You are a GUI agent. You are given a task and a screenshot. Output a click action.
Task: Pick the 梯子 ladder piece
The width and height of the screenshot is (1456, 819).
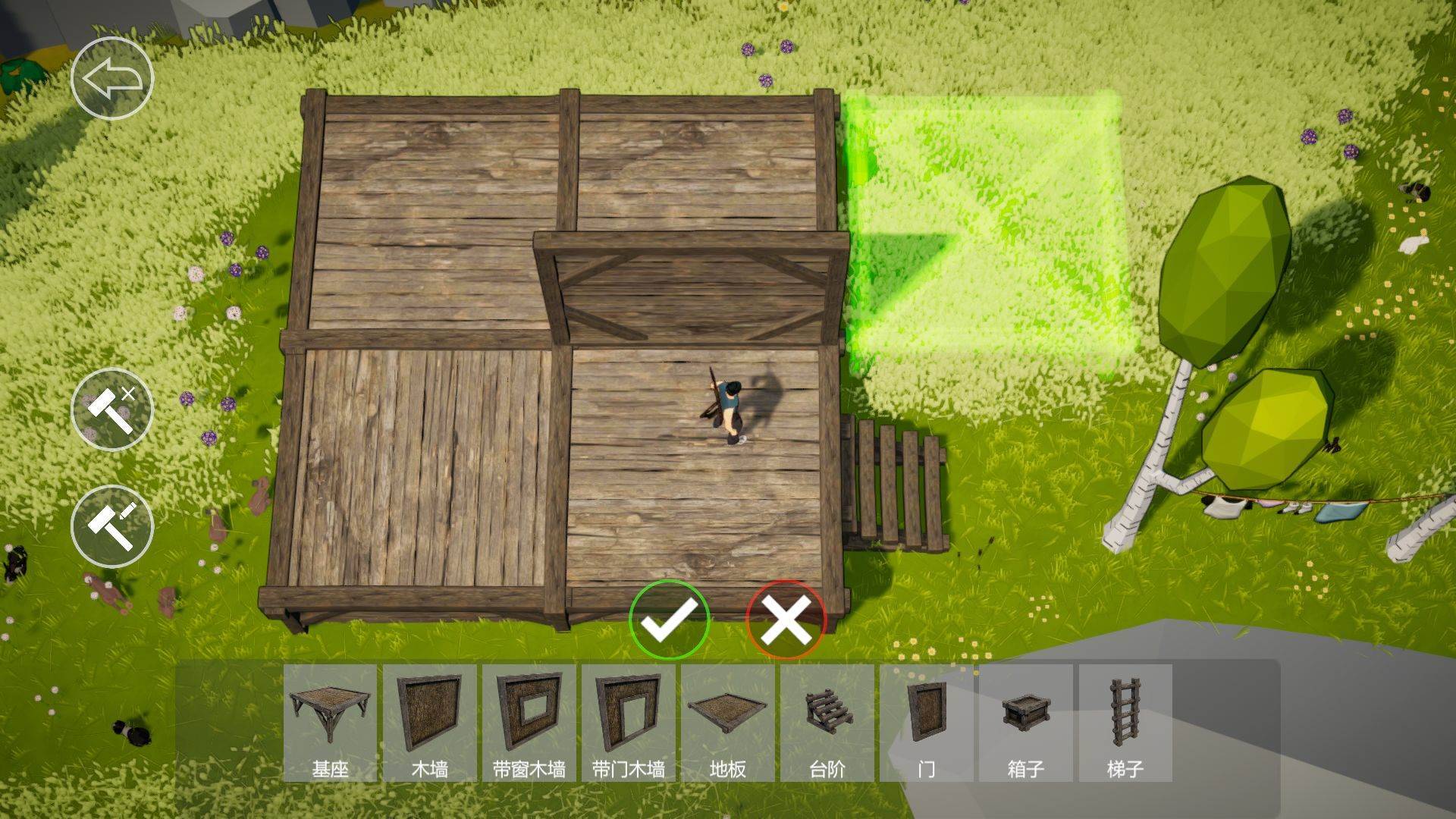[1125, 723]
